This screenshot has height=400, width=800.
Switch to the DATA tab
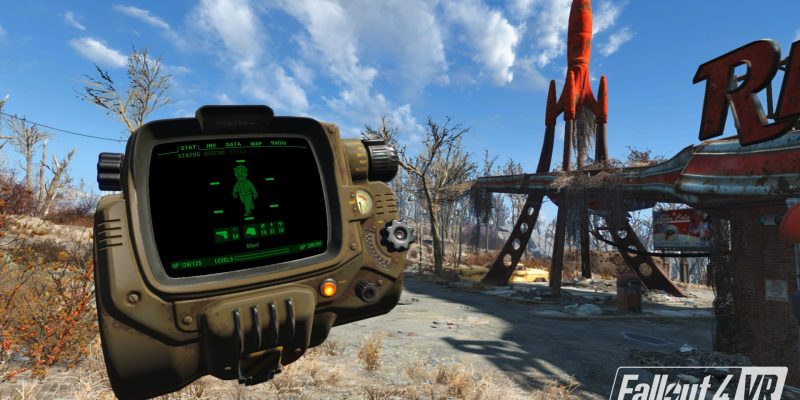[x=233, y=144]
